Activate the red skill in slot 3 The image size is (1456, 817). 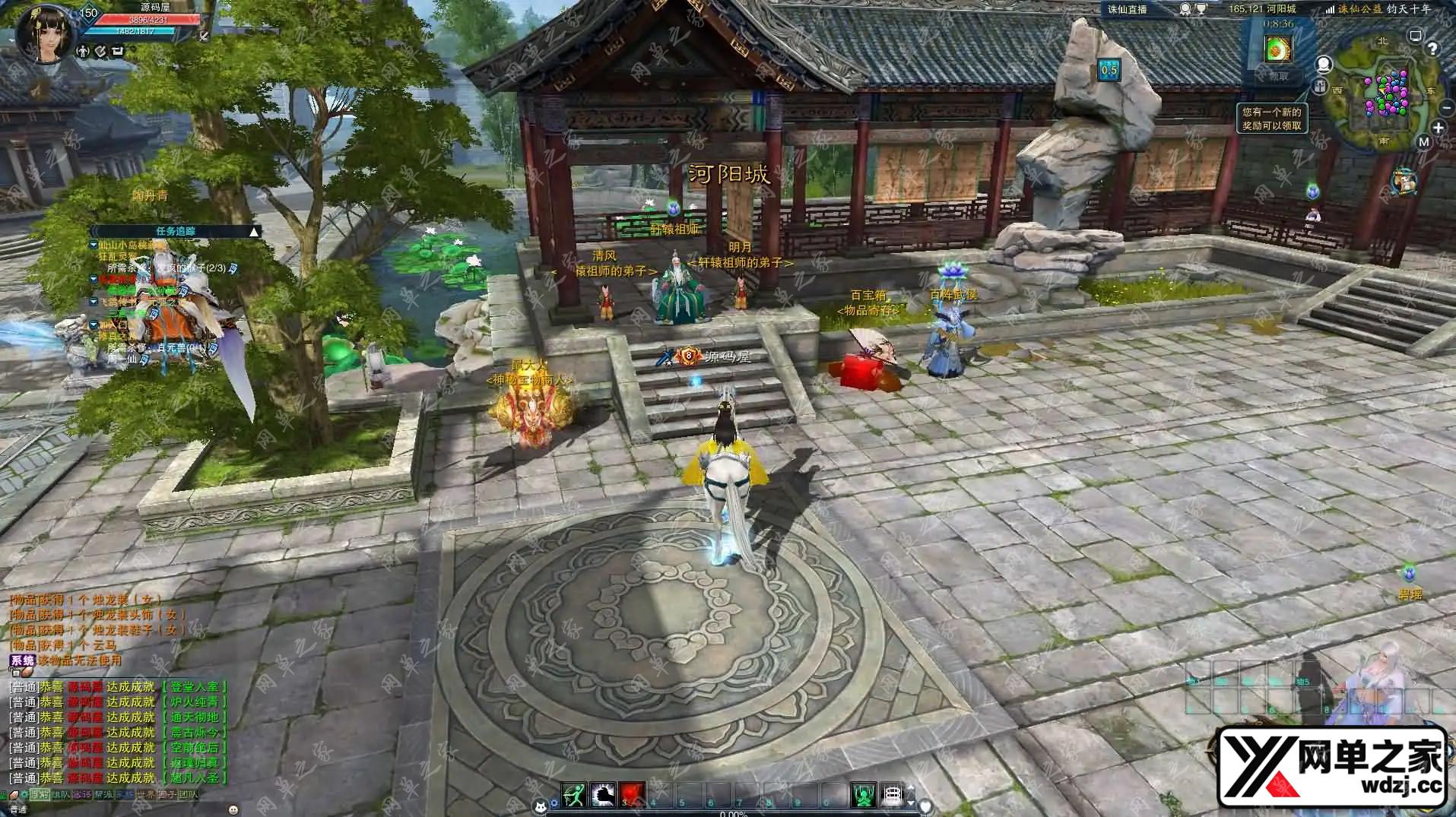click(632, 795)
